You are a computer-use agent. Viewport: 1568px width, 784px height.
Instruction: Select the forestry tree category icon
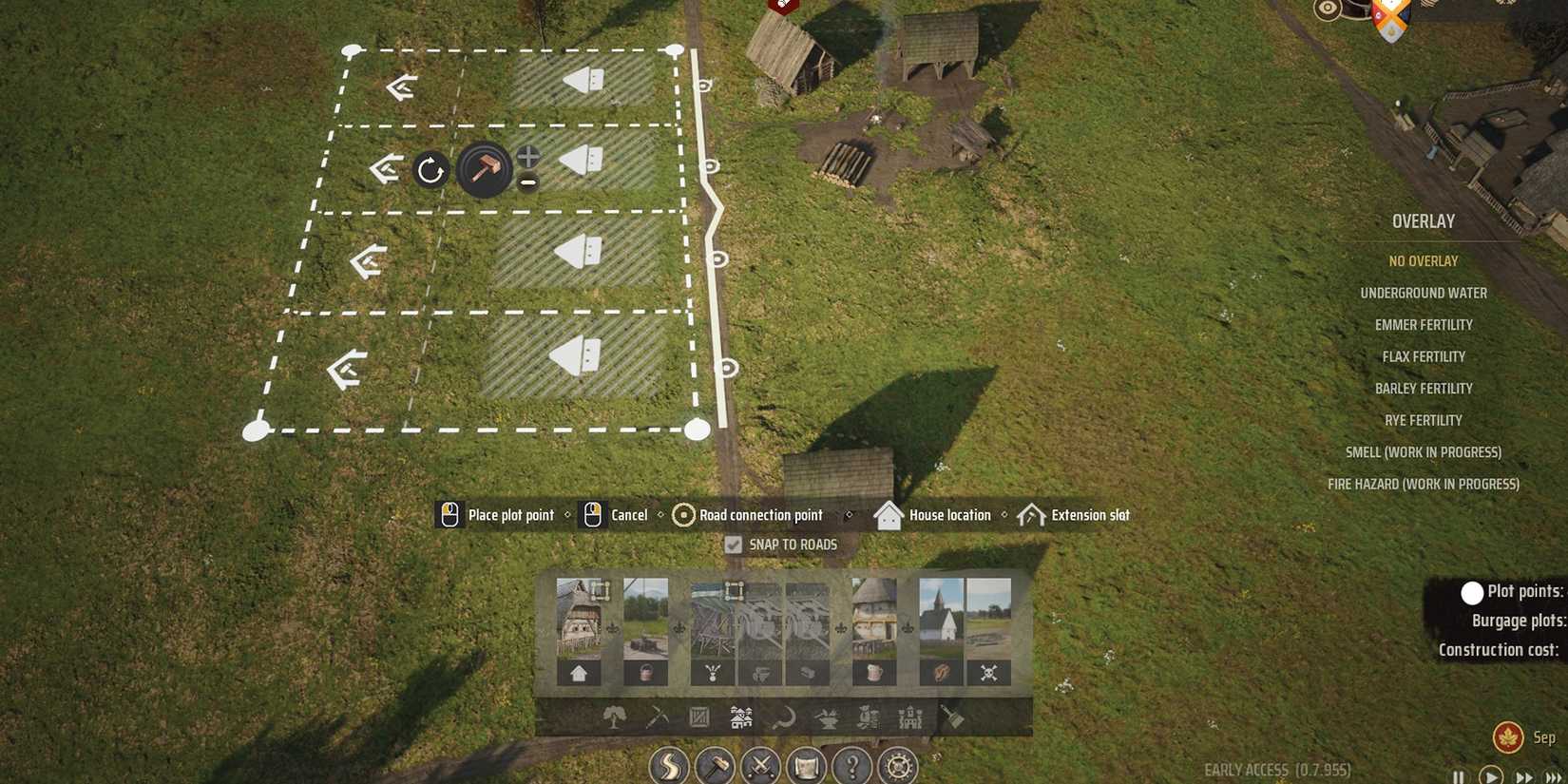615,719
